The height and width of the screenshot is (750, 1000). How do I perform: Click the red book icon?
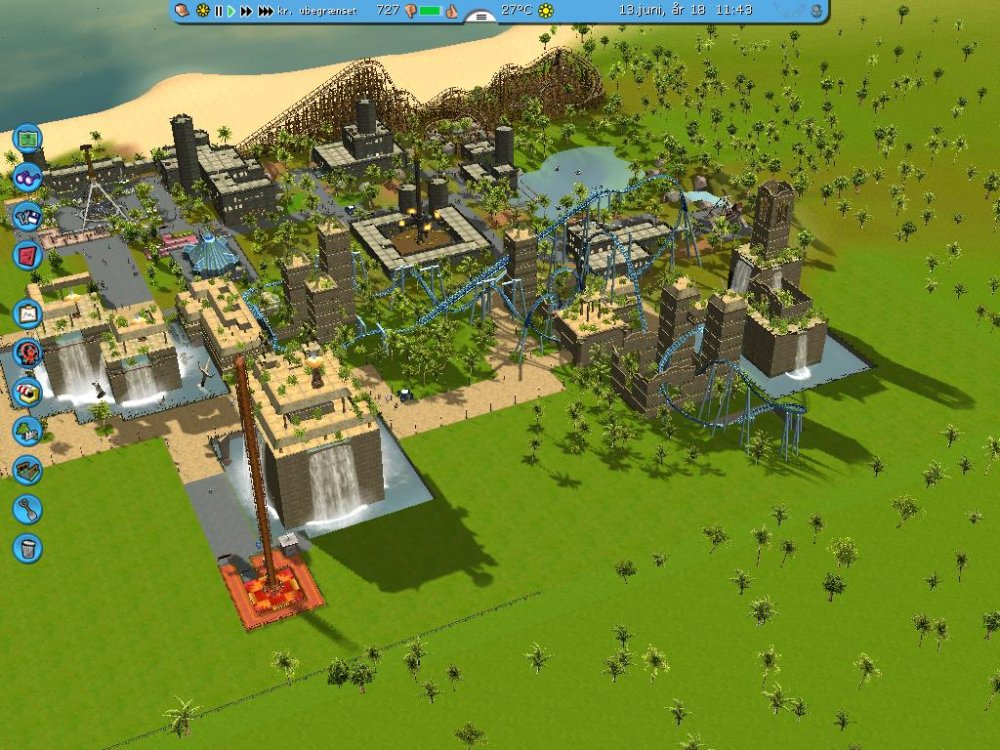click(27, 255)
